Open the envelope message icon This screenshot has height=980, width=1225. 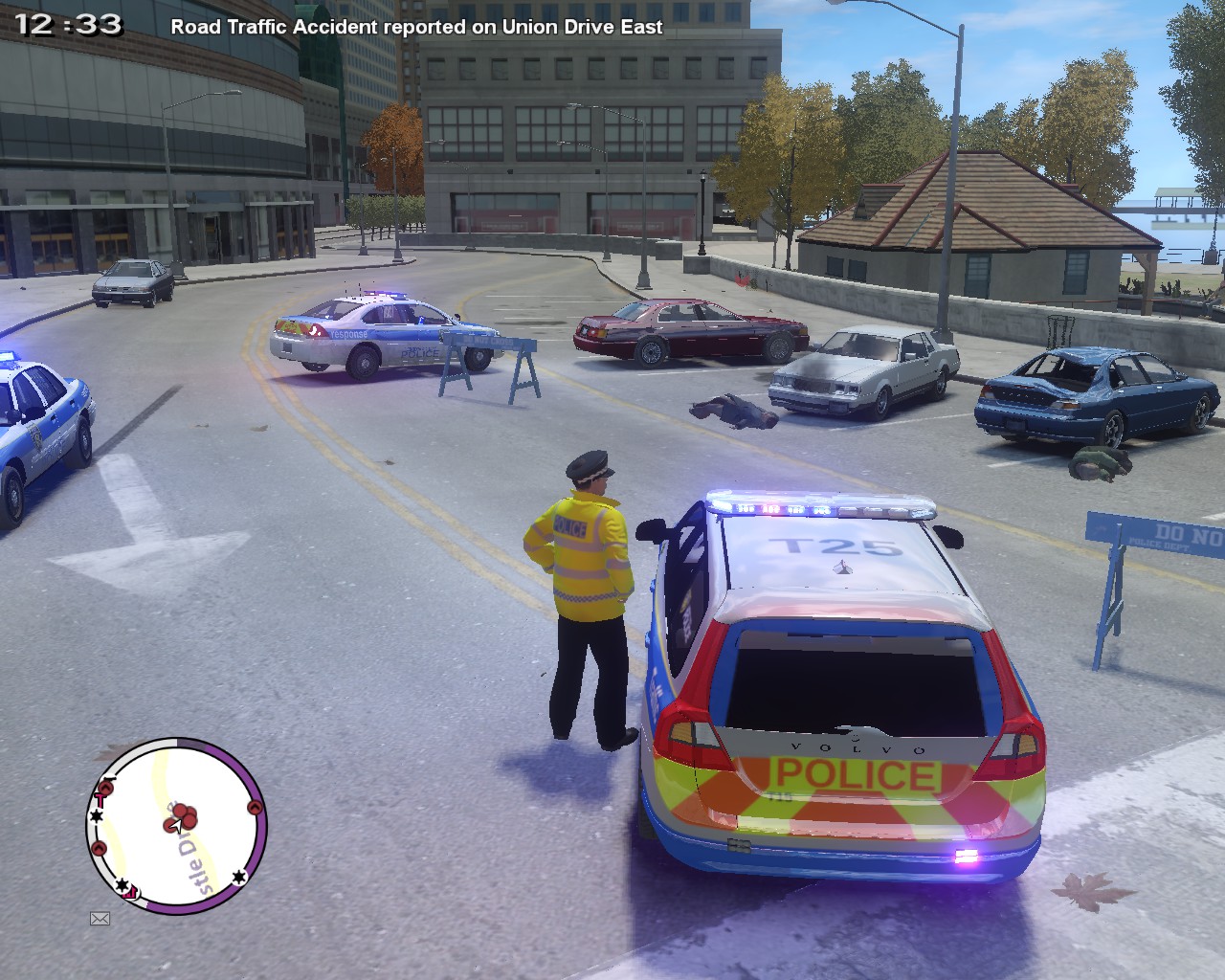[x=100, y=919]
